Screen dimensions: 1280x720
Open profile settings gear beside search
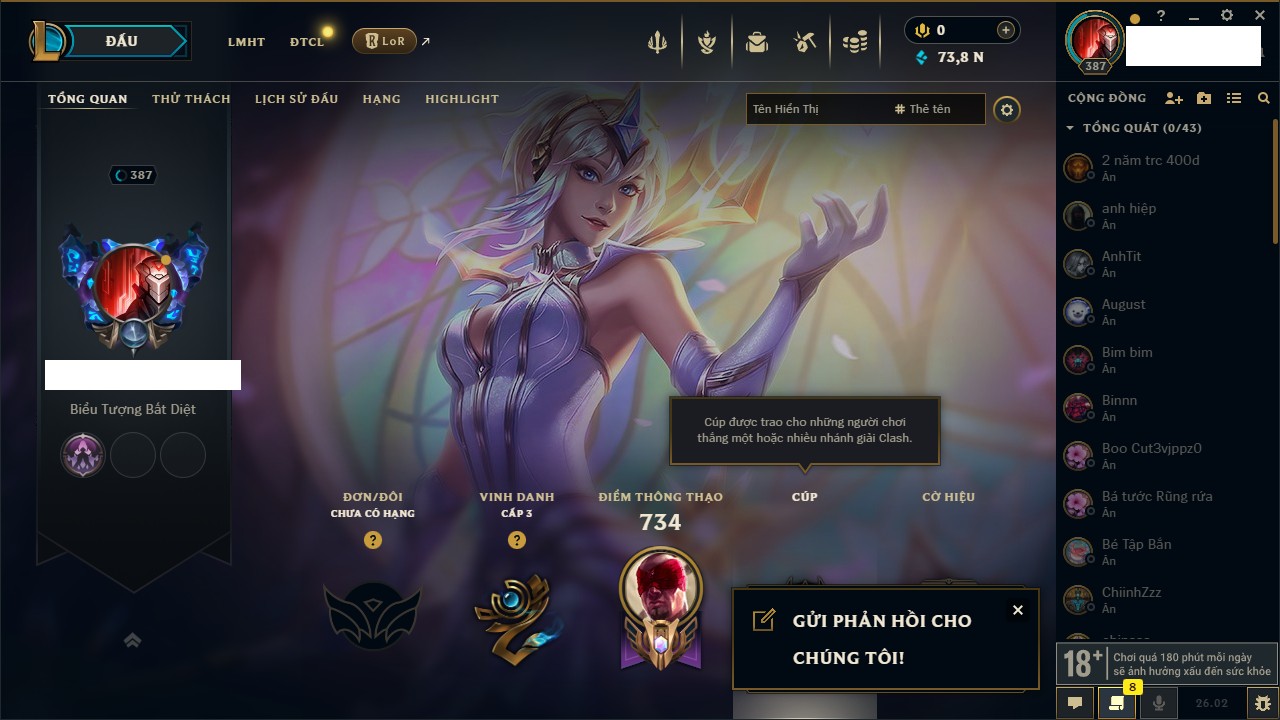tap(1007, 109)
